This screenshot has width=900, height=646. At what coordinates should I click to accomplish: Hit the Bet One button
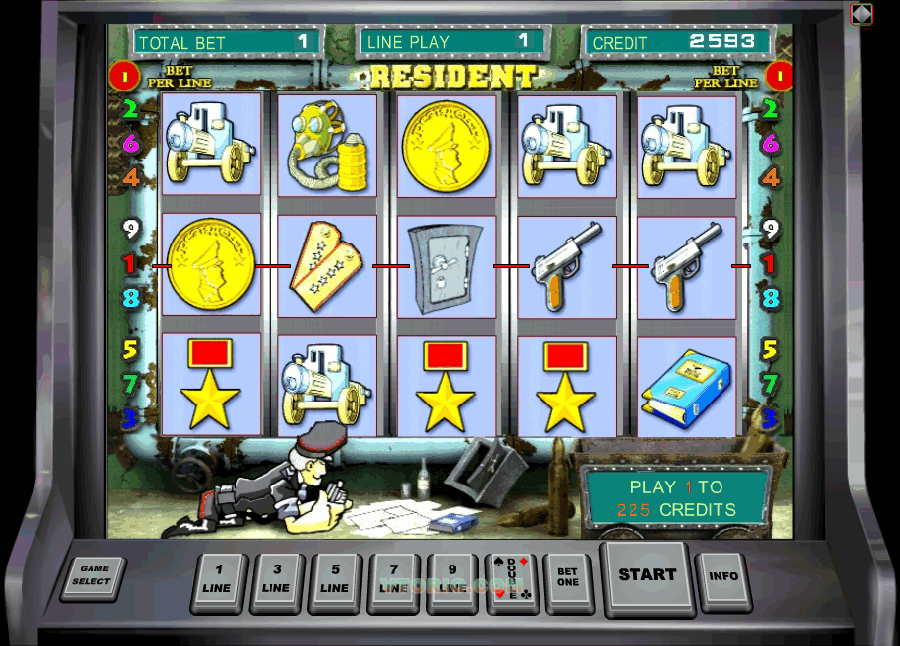coord(567,578)
